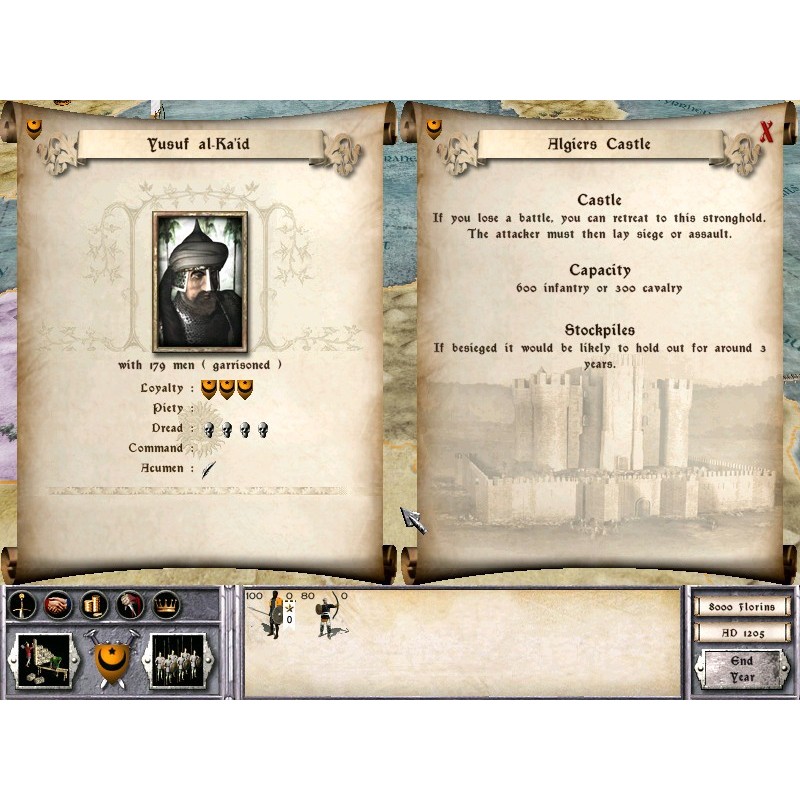The width and height of the screenshot is (800, 800).
Task: Select the gold coins stack icon
Action: pos(92,605)
